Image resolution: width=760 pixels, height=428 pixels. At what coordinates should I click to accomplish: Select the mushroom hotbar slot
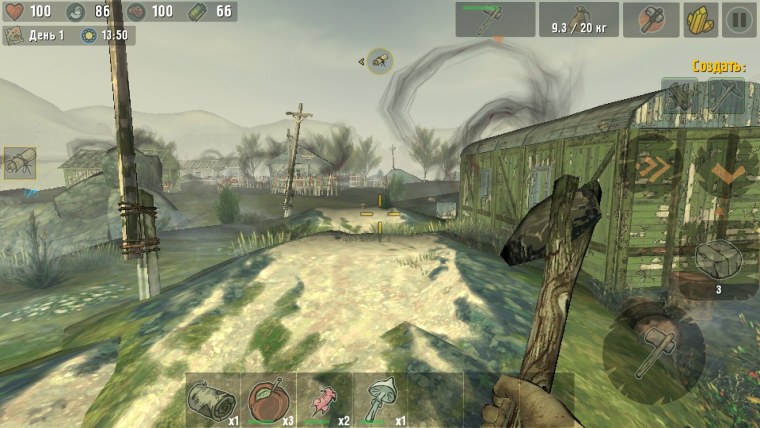379,399
